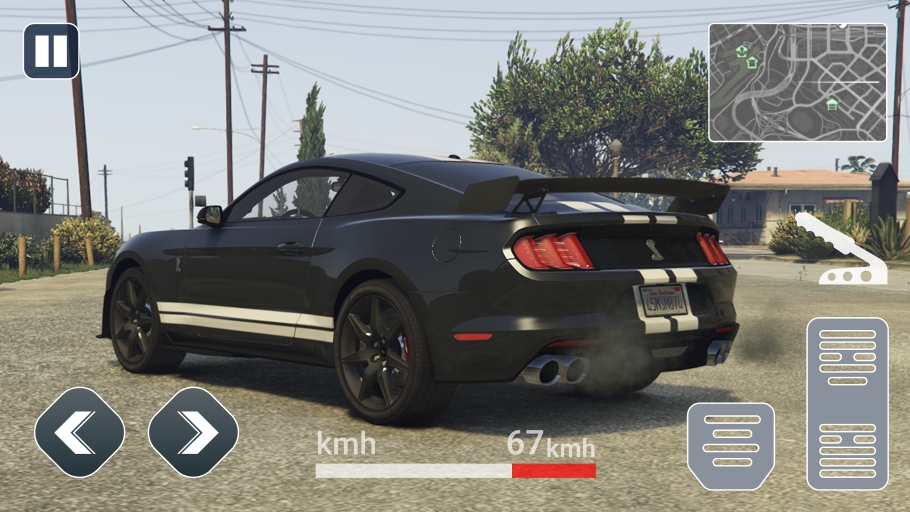Viewport: 910px width, 512px height.
Task: Step on the tall gas pedal
Action: click(847, 403)
